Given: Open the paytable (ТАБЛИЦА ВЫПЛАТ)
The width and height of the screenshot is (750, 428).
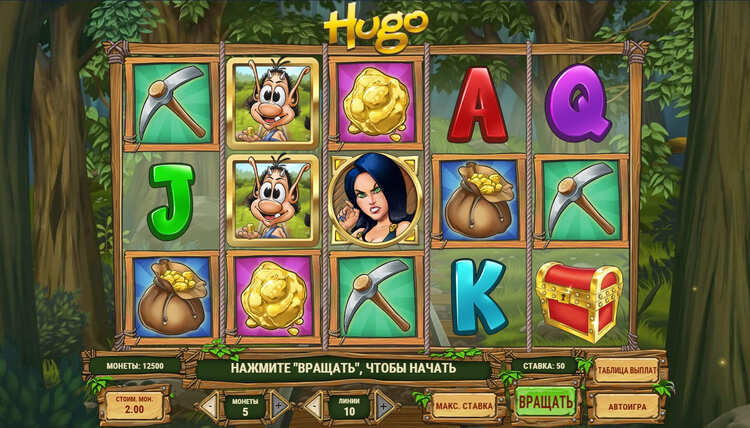Looking at the screenshot, I should (x=627, y=370).
